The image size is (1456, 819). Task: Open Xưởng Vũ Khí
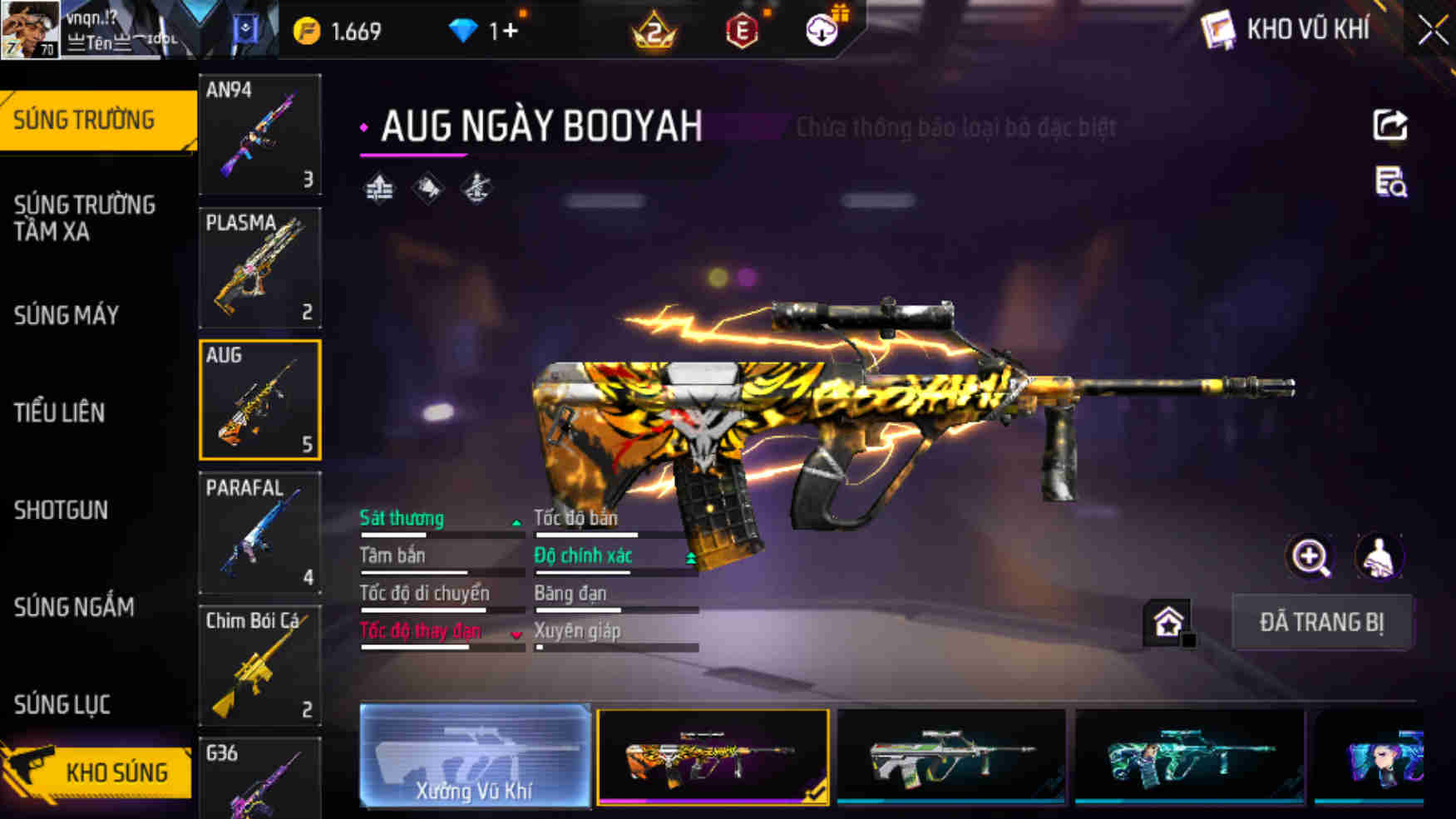[476, 755]
